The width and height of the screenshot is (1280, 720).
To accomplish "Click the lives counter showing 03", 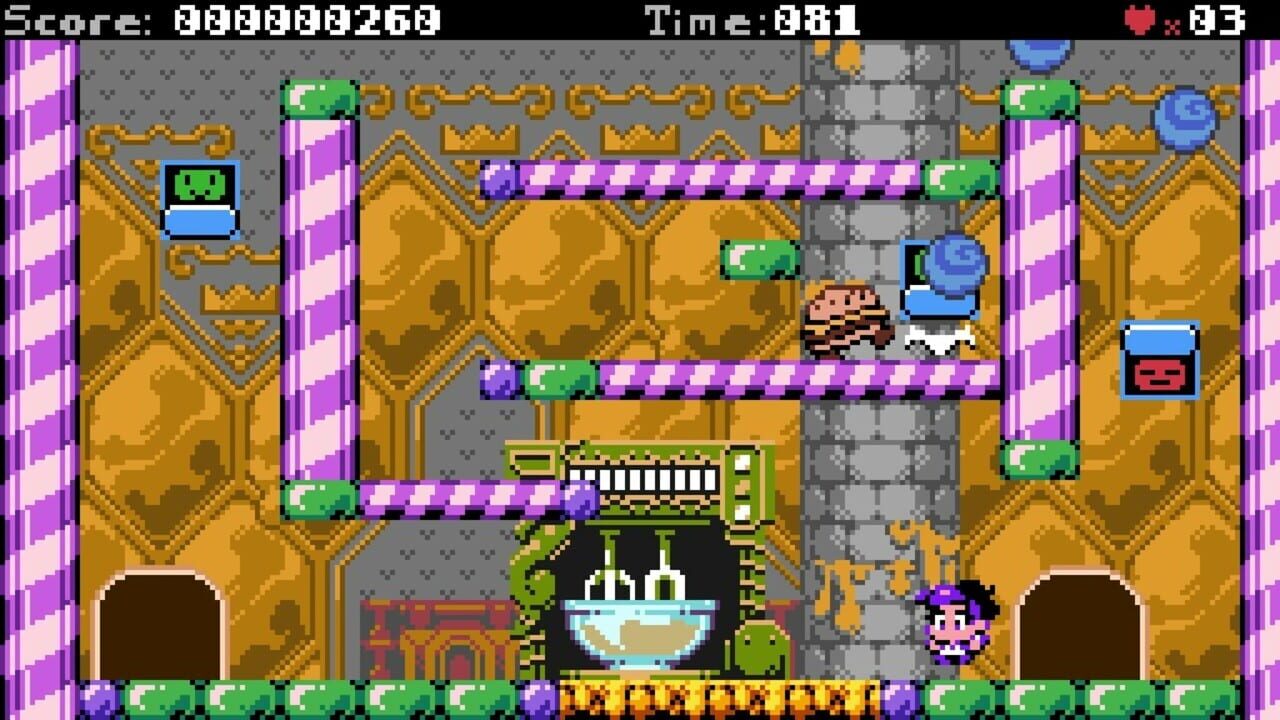I will point(1215,17).
